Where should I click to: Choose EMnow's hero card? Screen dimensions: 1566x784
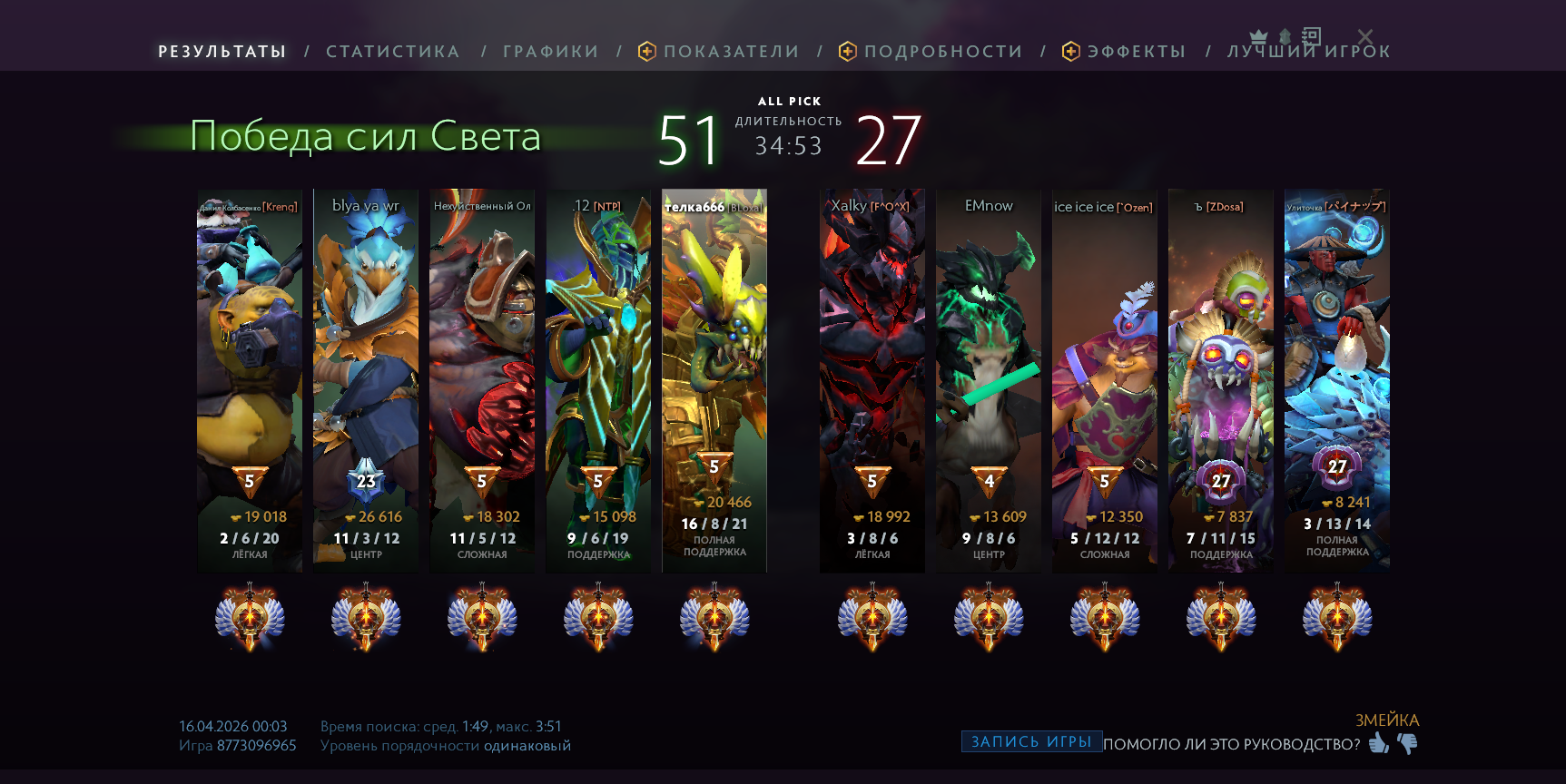tap(989, 379)
